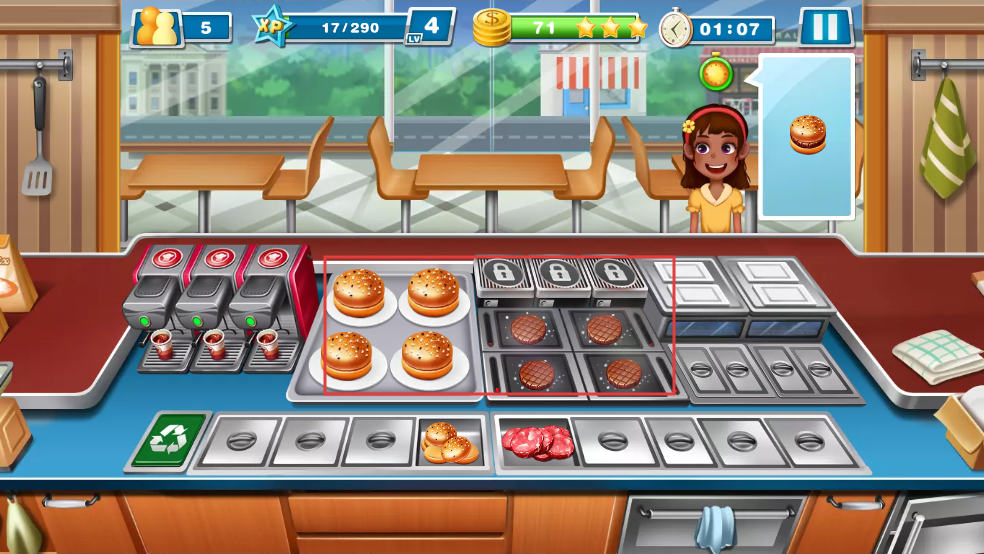Select the burger bun ingredient tray
The image size is (984, 554).
(x=450, y=442)
